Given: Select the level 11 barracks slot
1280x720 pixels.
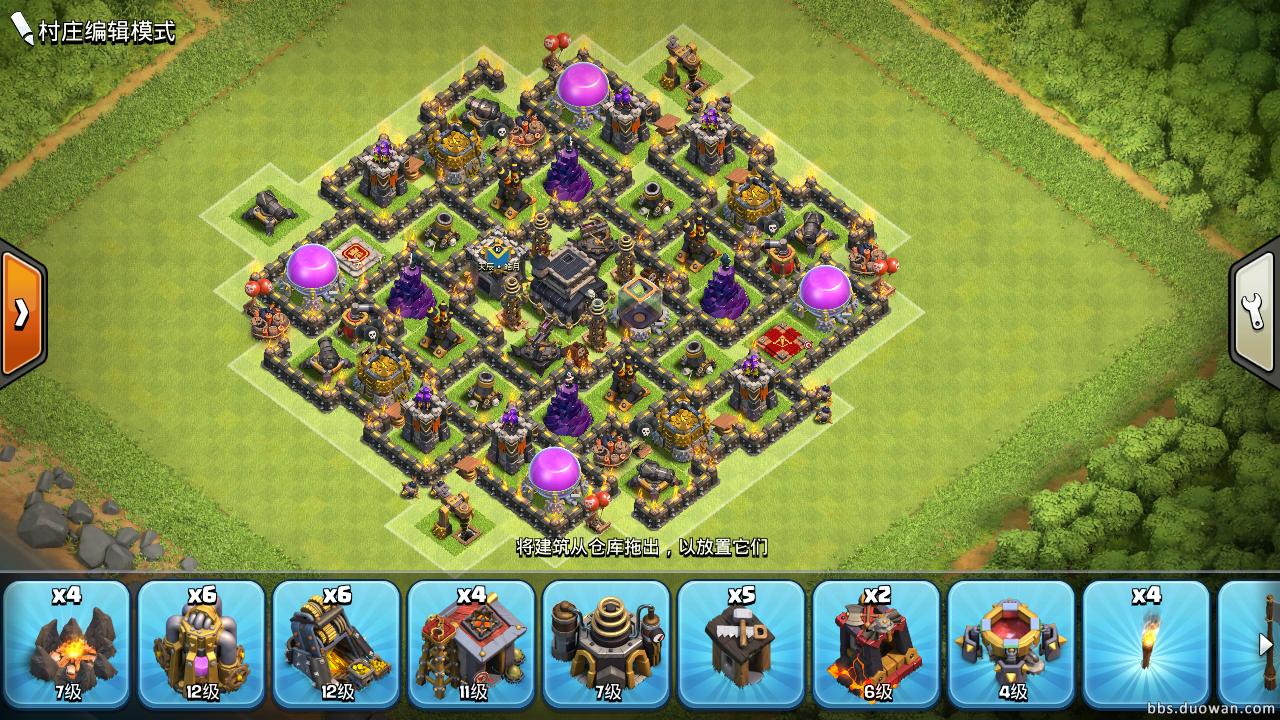Looking at the screenshot, I should coord(471,643).
